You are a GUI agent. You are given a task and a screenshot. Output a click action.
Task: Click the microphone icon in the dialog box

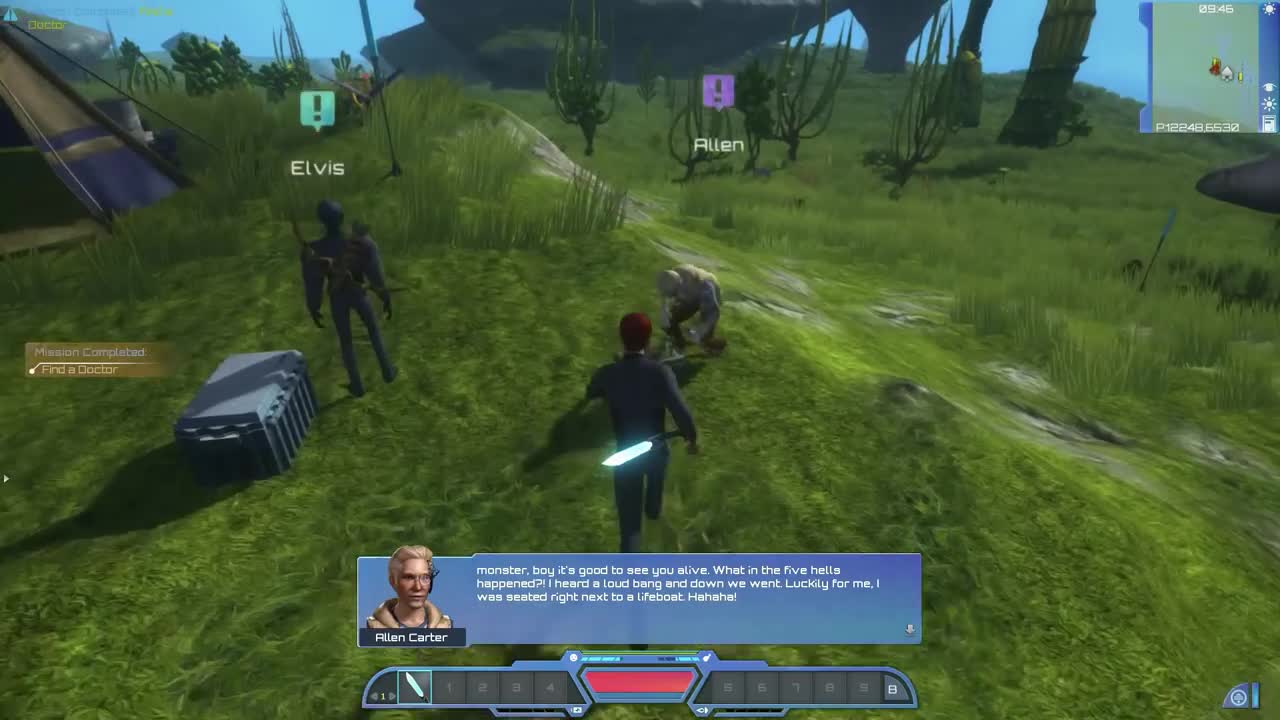[x=910, y=629]
